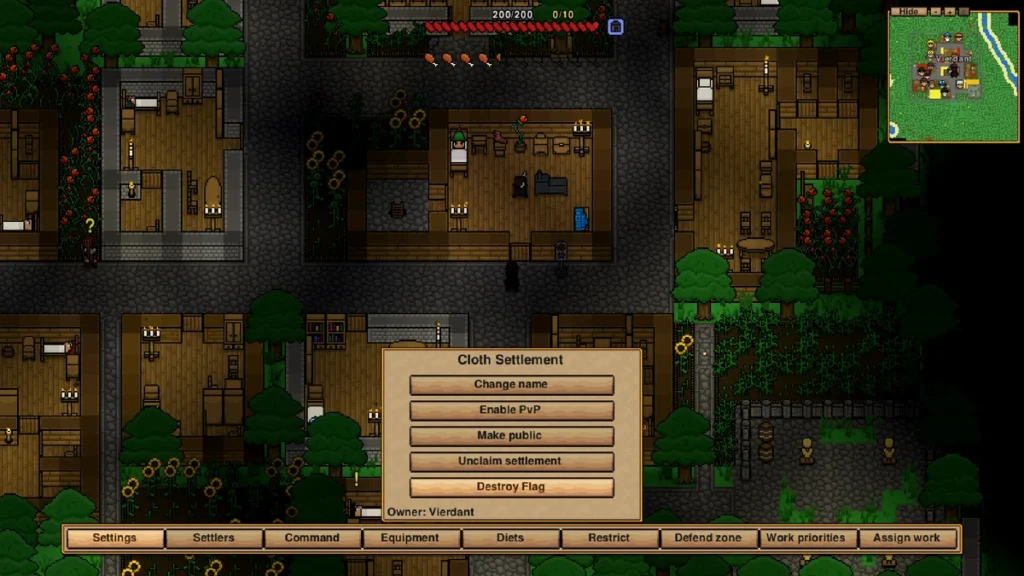
Task: Make the settlement public
Action: [511, 436]
